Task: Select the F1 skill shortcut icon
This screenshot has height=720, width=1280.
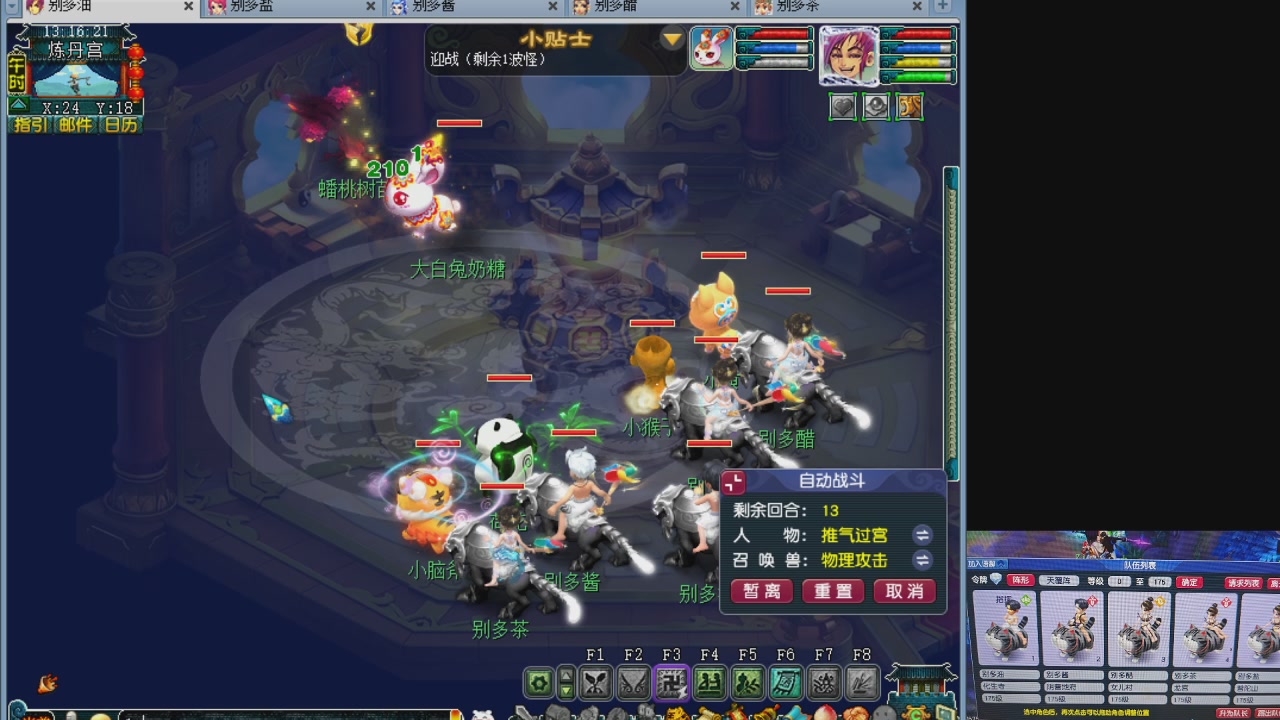Action: tap(597, 683)
